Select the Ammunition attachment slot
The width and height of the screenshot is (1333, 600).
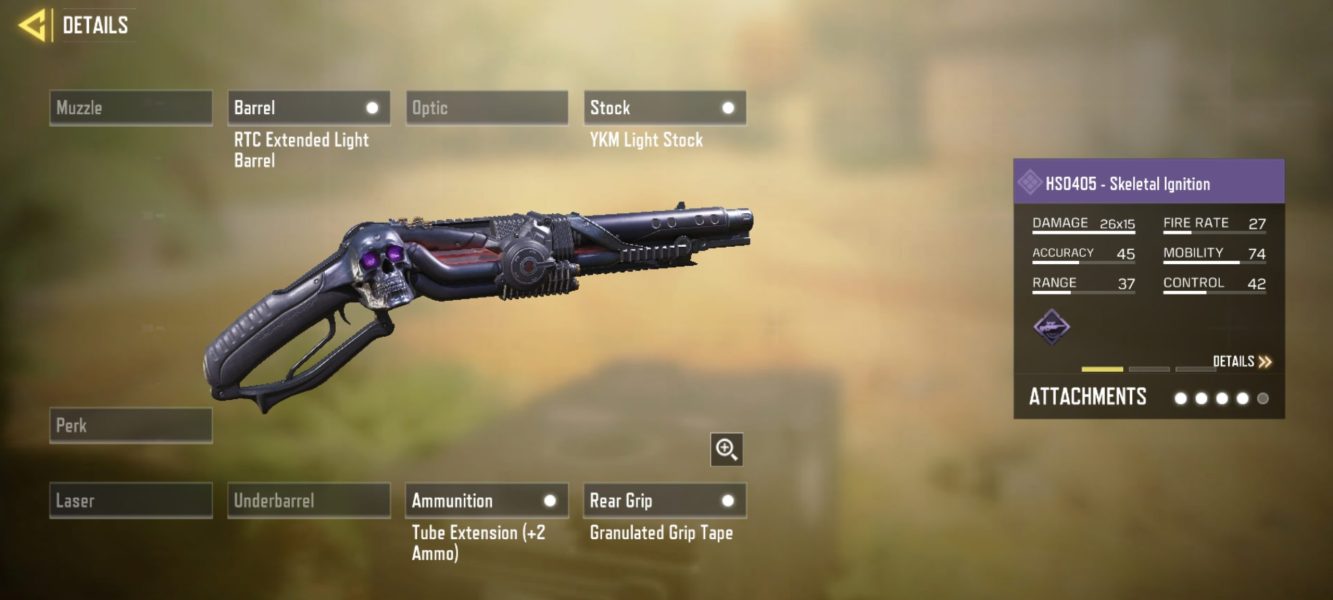tap(487, 500)
